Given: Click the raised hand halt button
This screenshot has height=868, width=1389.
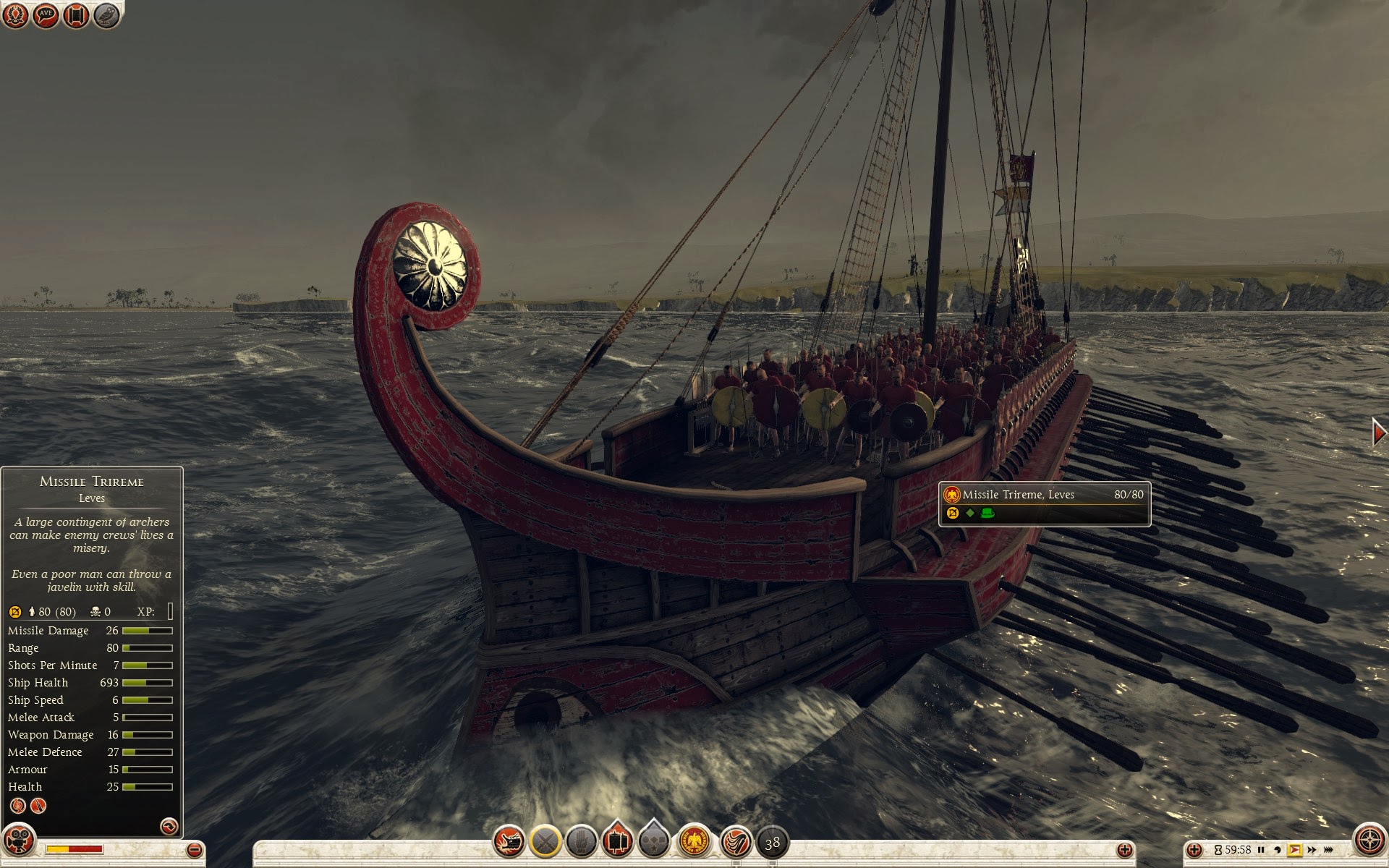Looking at the screenshot, I should click(x=582, y=841).
